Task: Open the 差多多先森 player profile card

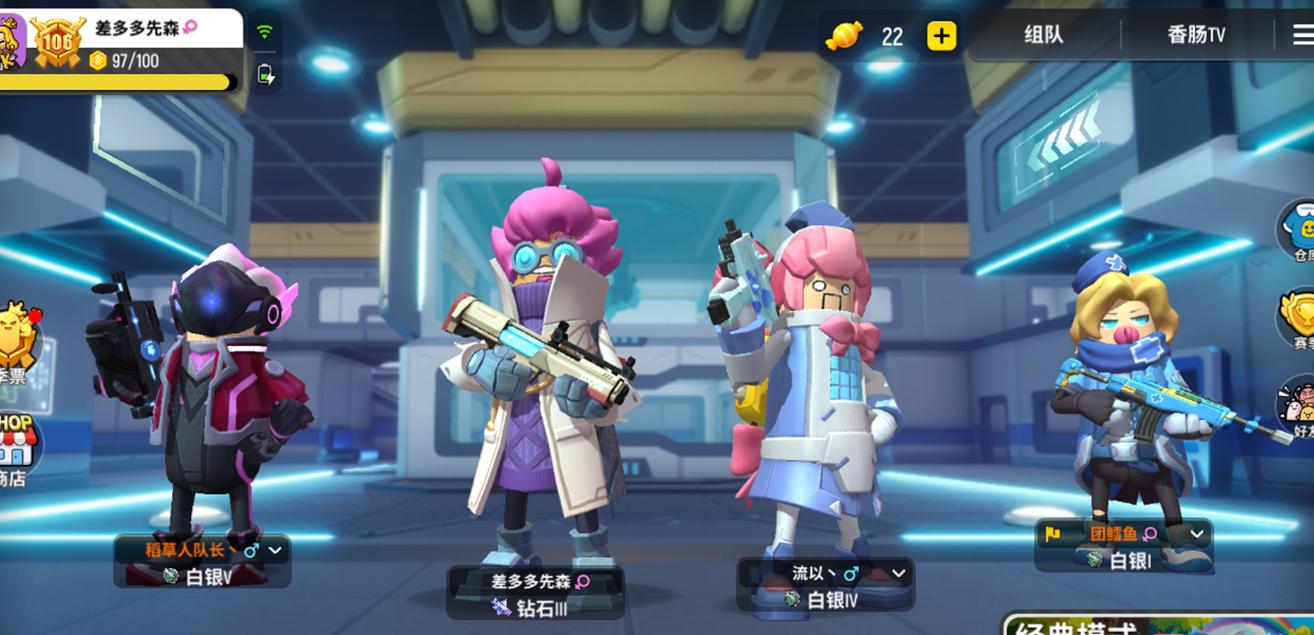Action: 130,44
